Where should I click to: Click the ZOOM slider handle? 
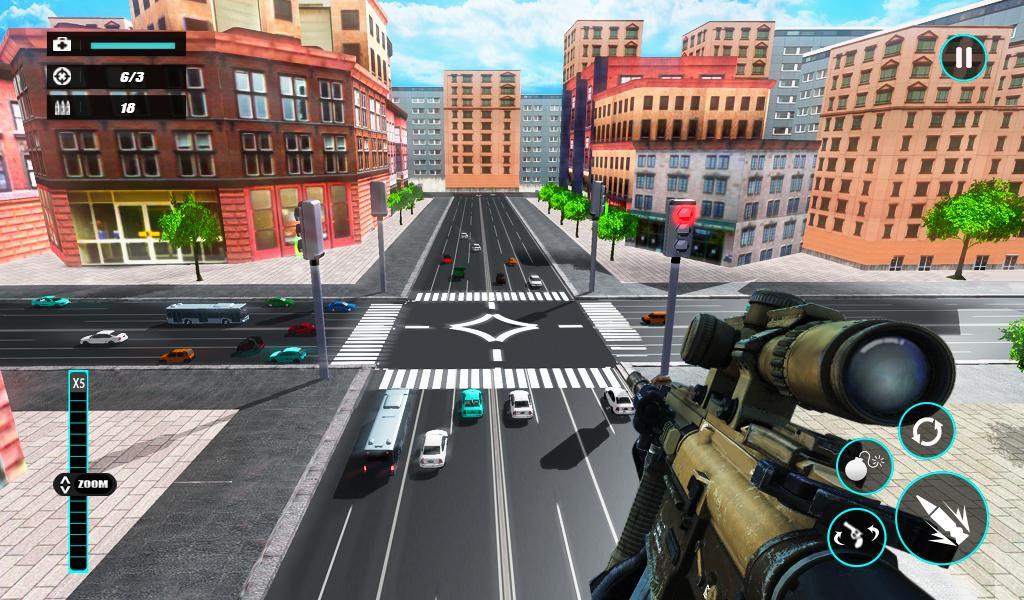click(84, 484)
